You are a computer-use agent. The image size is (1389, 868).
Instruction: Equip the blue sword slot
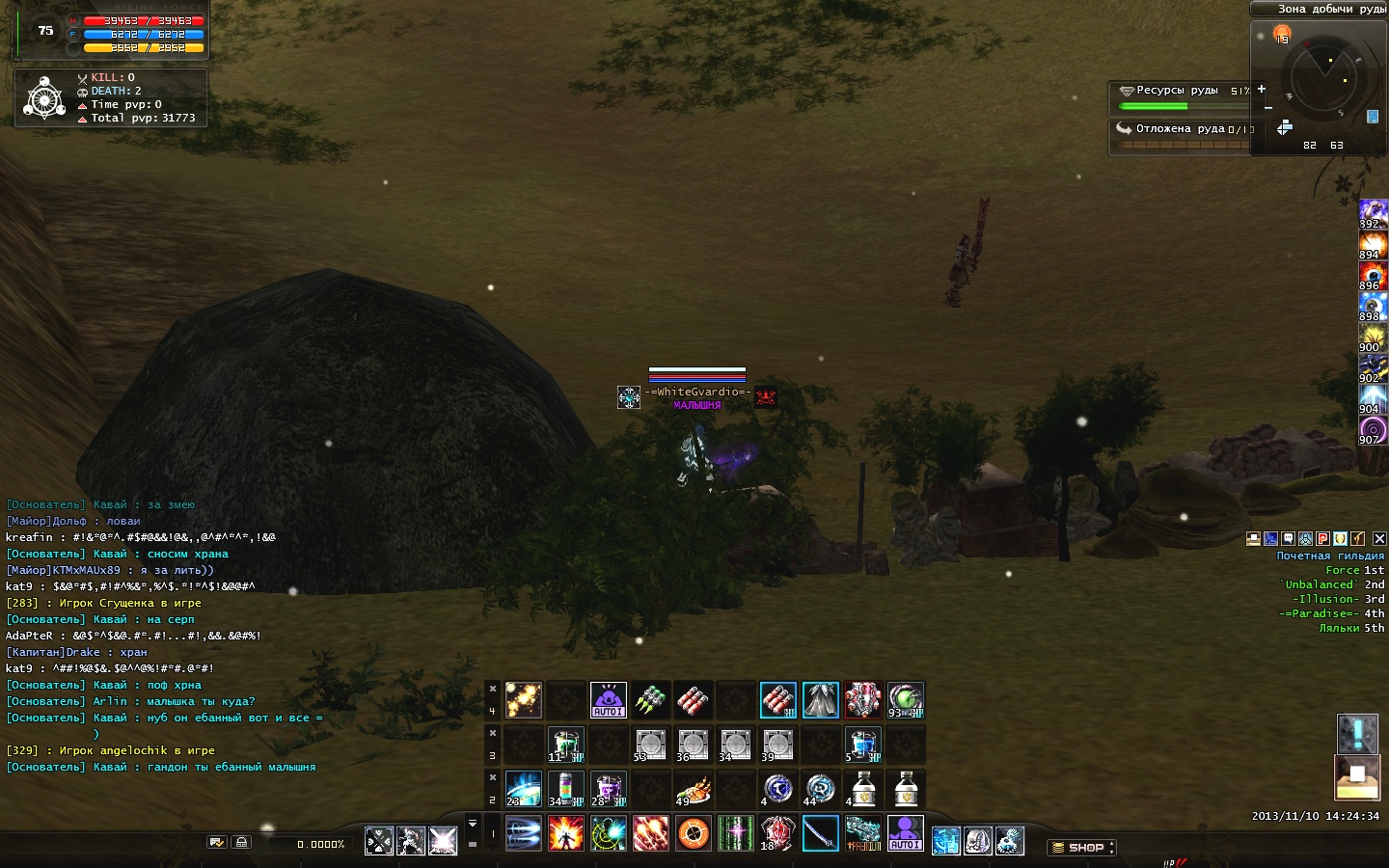click(820, 833)
